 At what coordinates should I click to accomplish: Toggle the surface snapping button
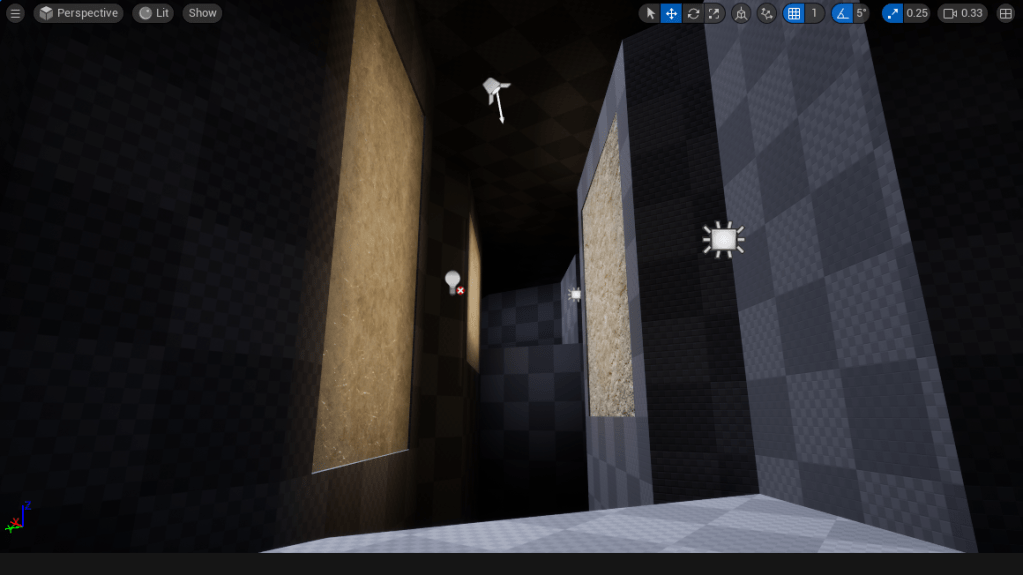(x=767, y=13)
